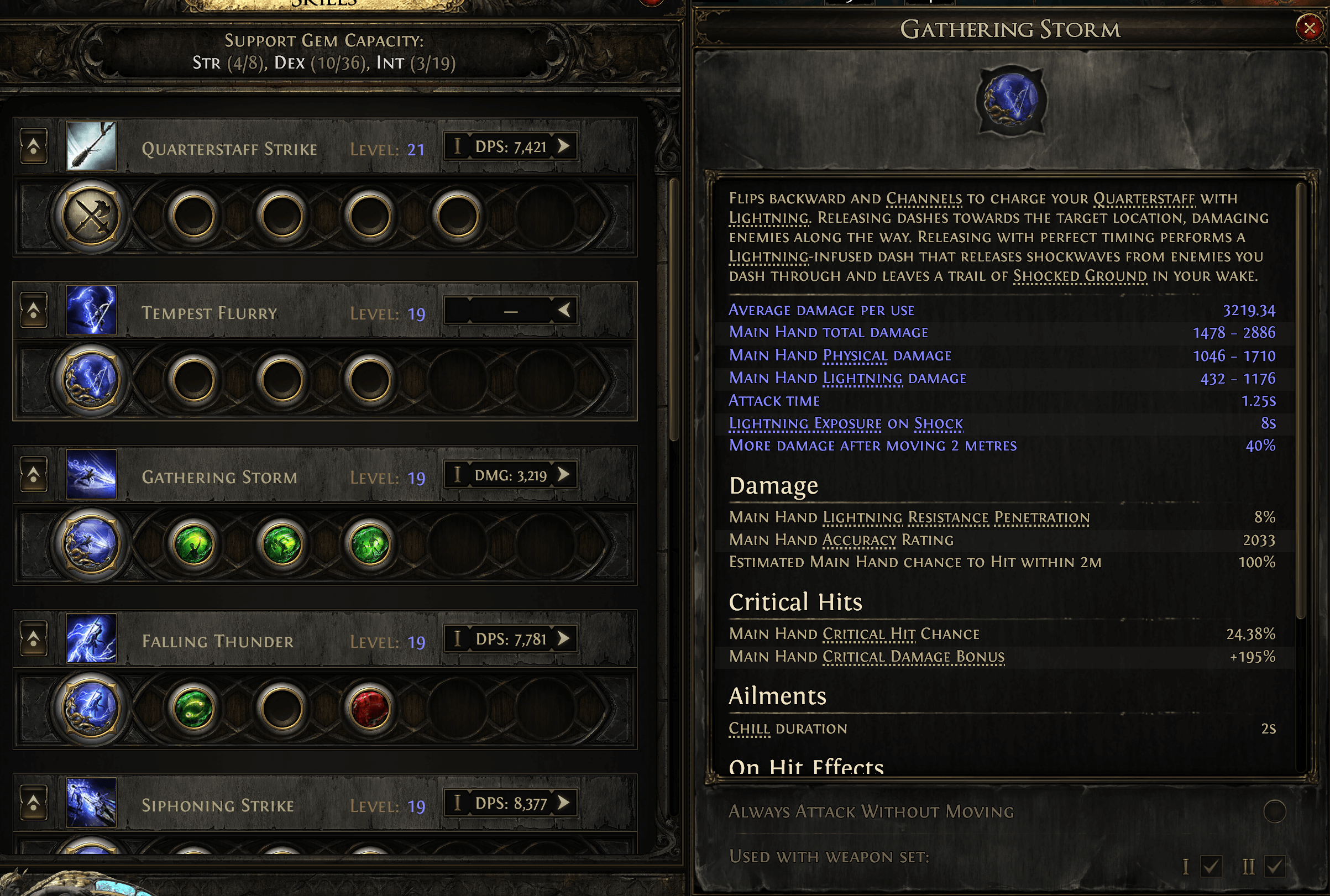Level up Gathering Storm gem button
Viewport: 1330px width, 896px height.
34,474
